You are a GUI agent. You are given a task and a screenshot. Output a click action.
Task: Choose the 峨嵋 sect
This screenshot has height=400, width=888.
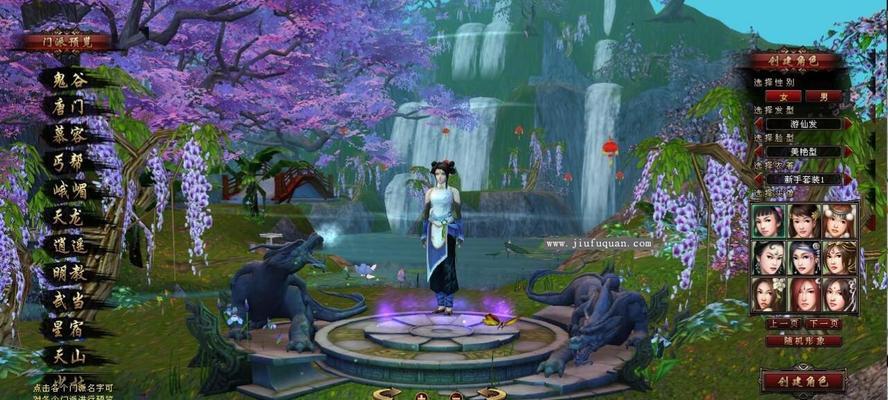click(x=68, y=188)
